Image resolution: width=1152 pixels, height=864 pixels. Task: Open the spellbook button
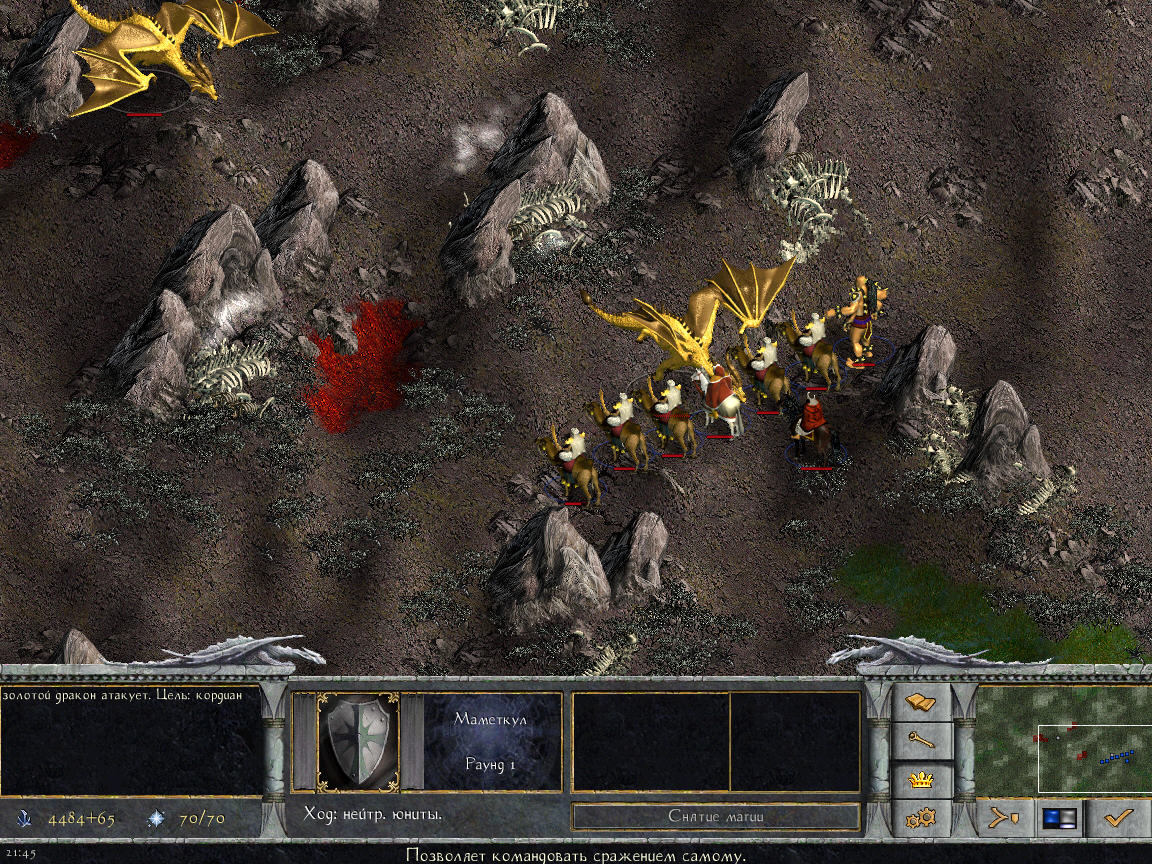point(920,704)
